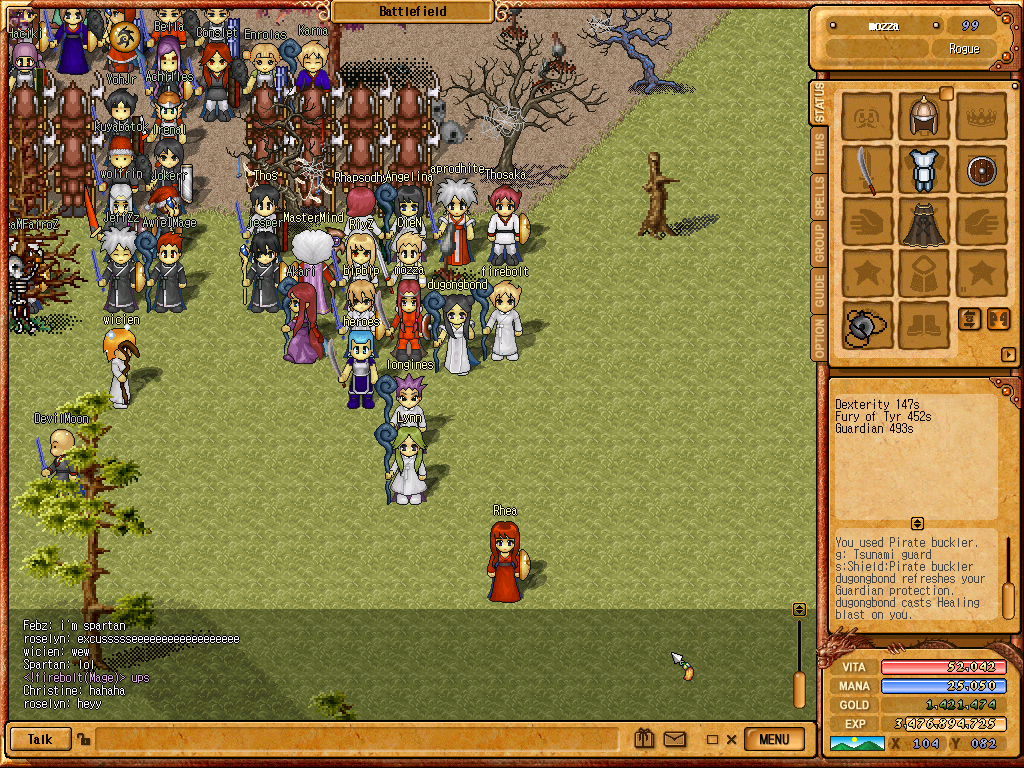Show the Group tab

[x=820, y=244]
